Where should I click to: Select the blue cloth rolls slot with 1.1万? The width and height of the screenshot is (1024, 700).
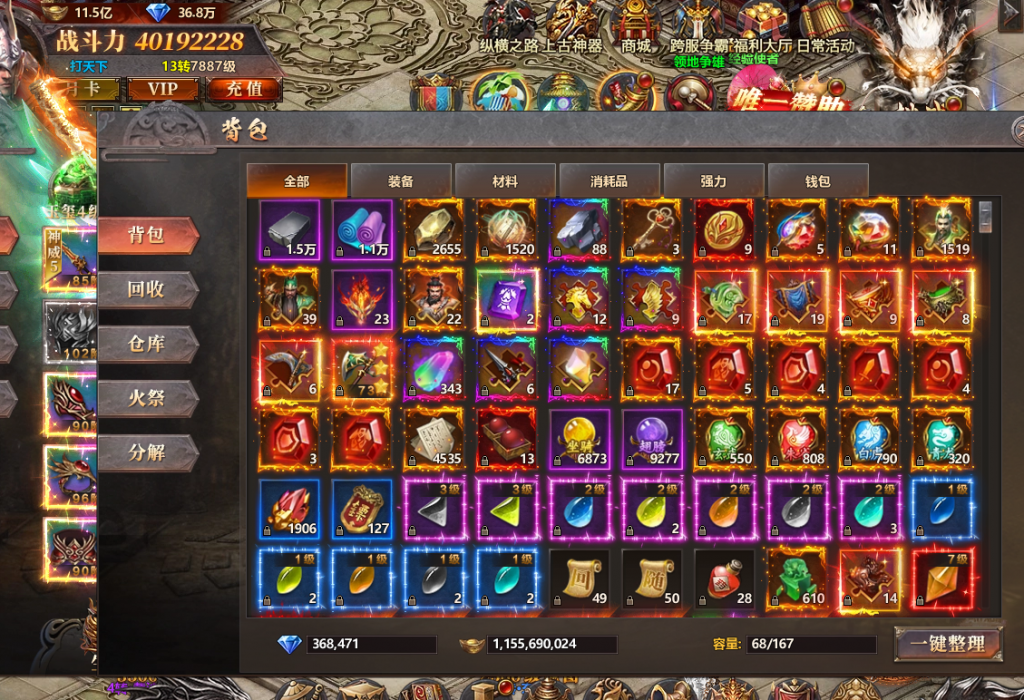(x=362, y=230)
